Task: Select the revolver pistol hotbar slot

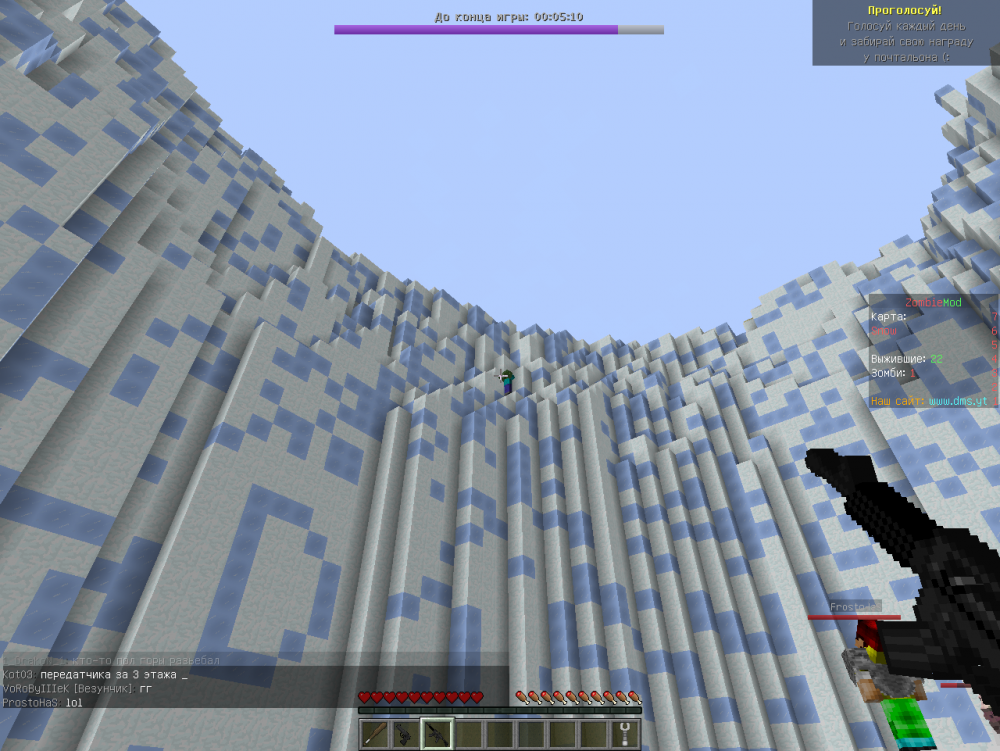Action: pos(405,734)
